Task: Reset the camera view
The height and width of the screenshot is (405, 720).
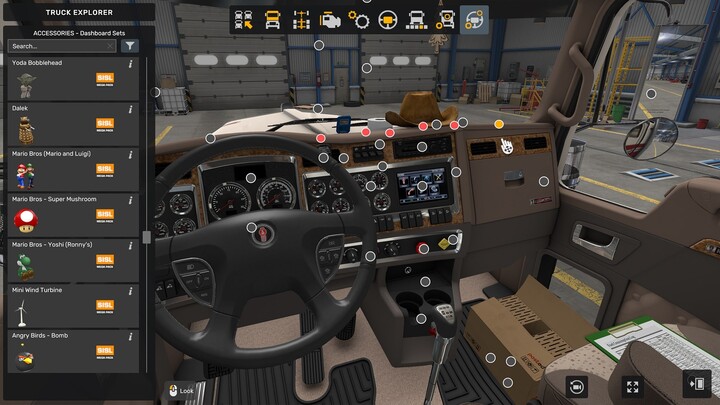Action: tap(576, 386)
